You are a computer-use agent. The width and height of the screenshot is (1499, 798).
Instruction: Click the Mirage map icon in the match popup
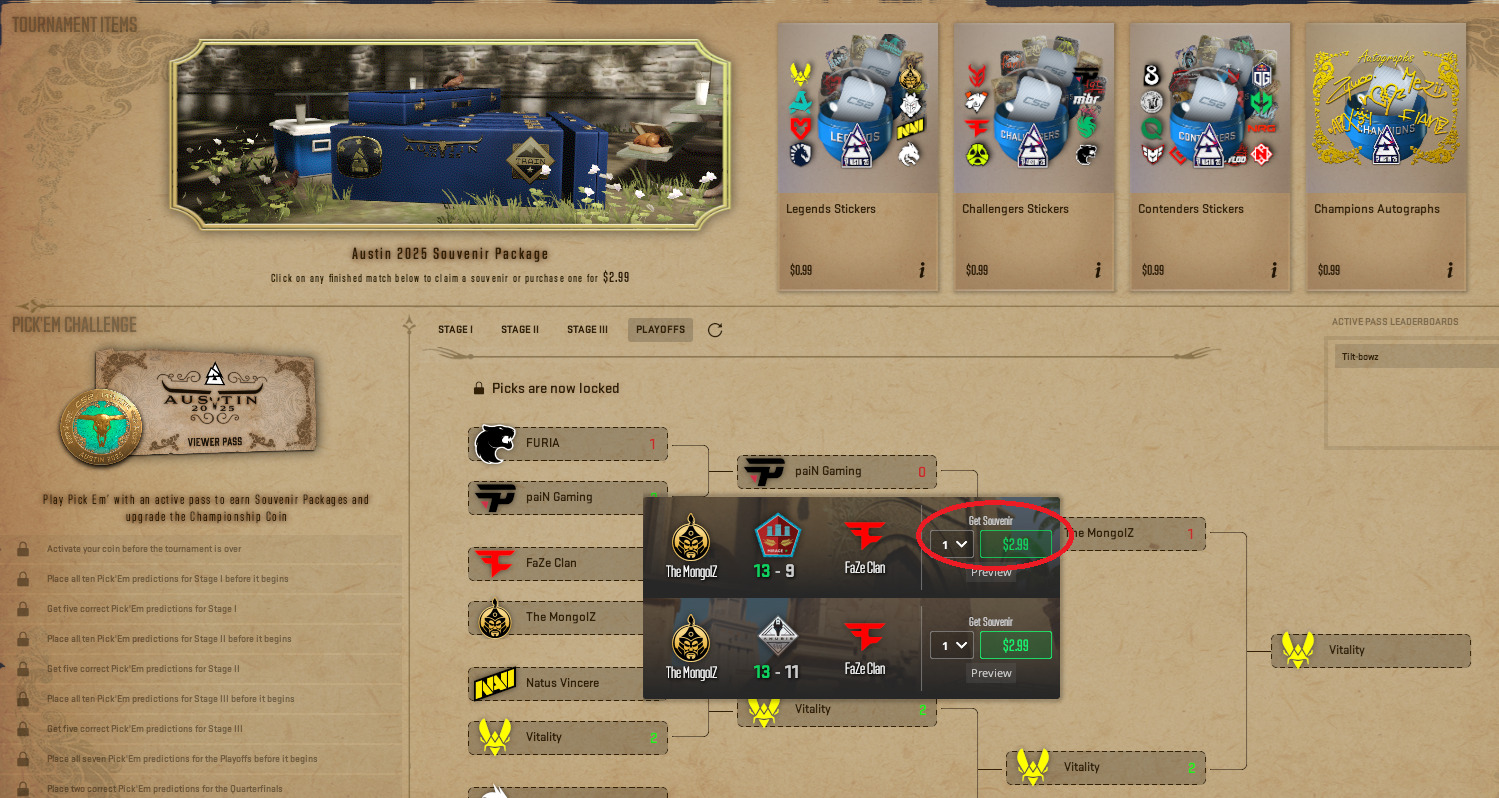(x=776, y=531)
